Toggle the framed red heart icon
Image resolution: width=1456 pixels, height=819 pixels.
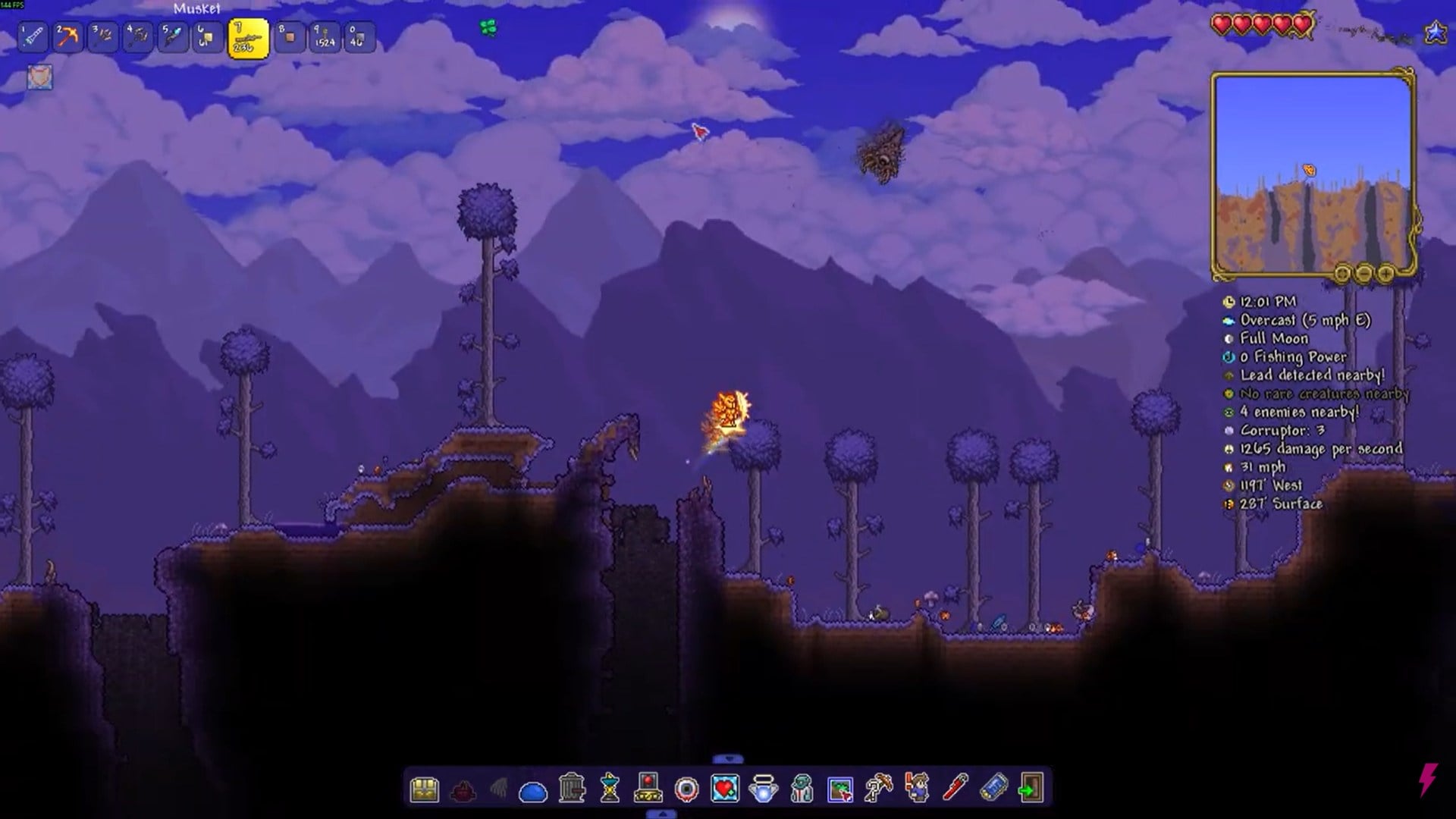pos(725,789)
